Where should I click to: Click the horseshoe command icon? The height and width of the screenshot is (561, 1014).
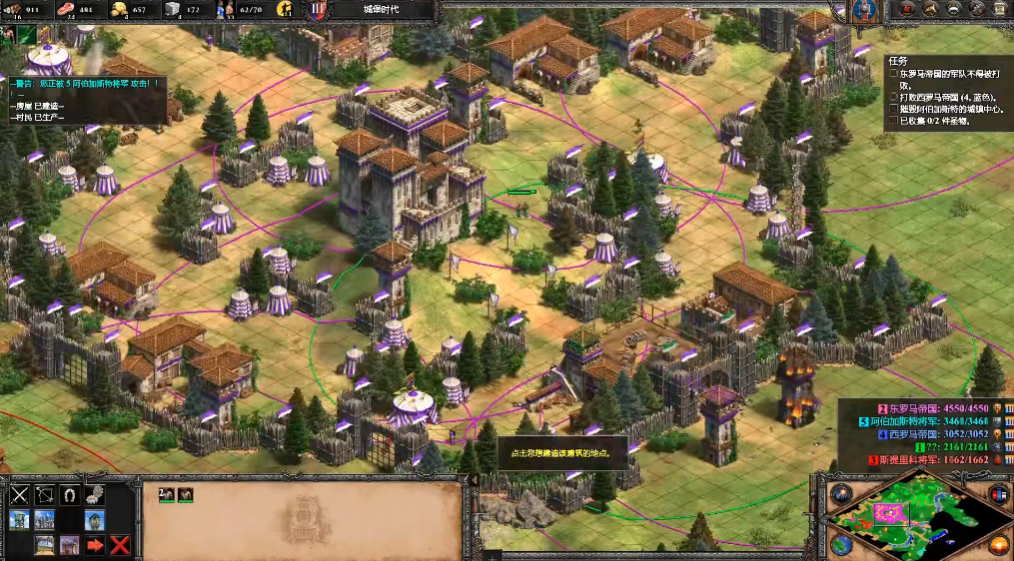tap(70, 494)
